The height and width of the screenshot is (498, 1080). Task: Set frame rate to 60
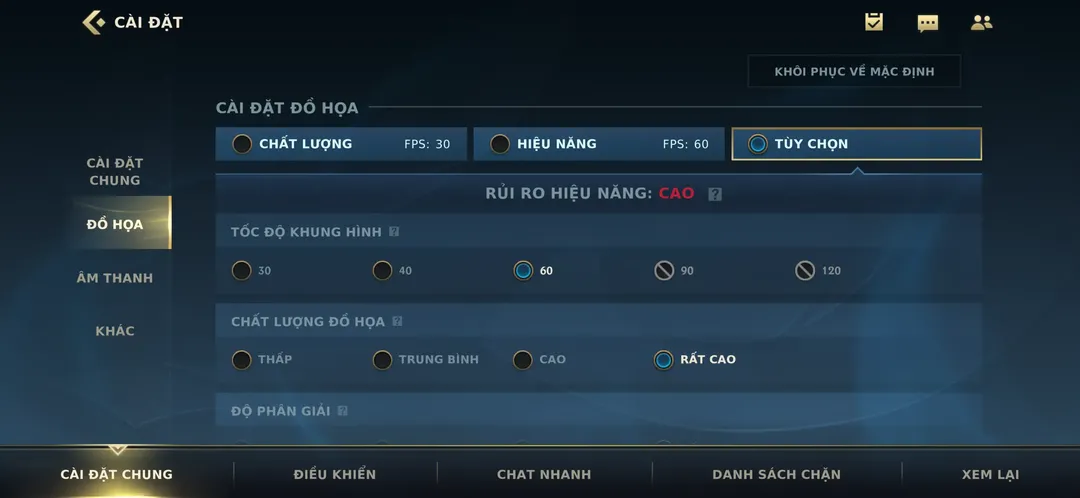(x=523, y=271)
